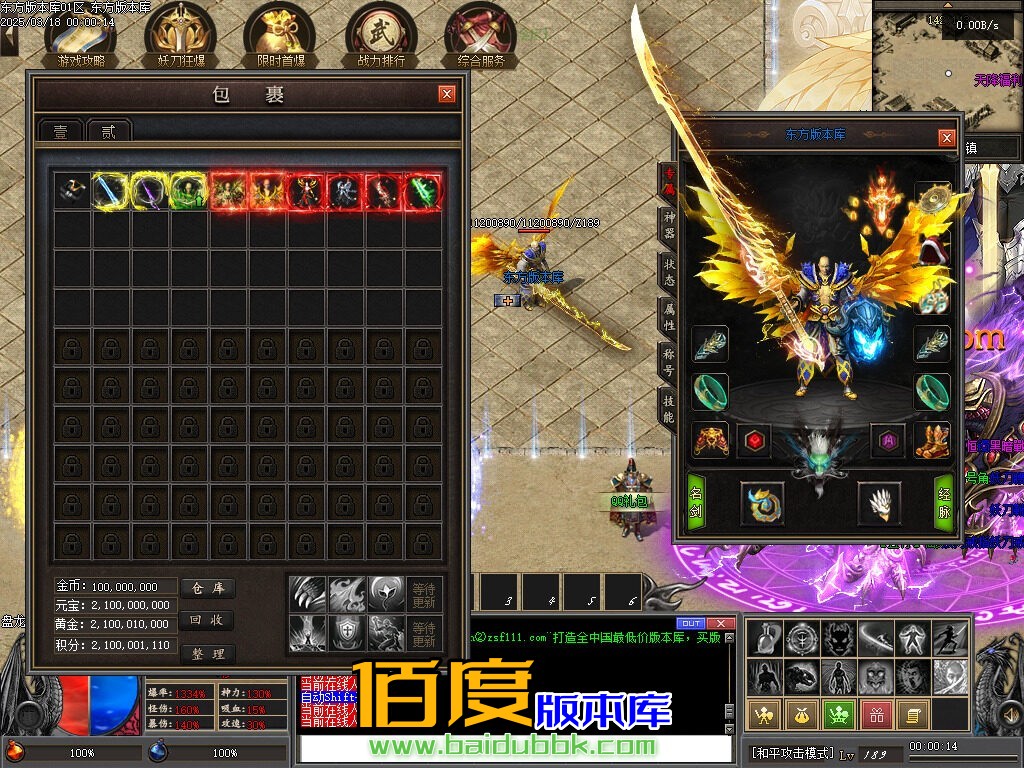Sort the bag with the 整理 button

click(208, 653)
